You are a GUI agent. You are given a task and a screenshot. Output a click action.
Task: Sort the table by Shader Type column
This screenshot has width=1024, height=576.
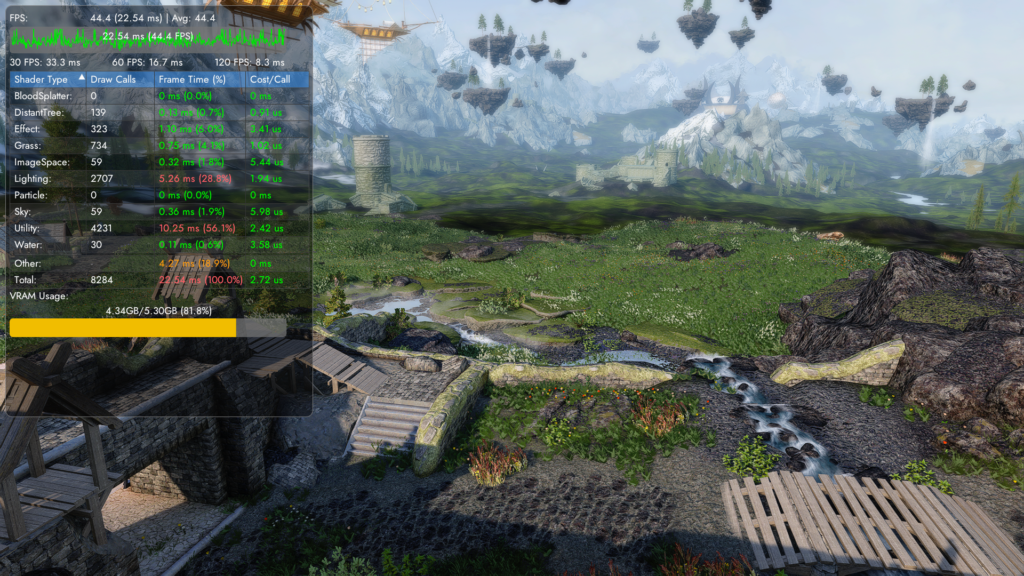[x=41, y=78]
